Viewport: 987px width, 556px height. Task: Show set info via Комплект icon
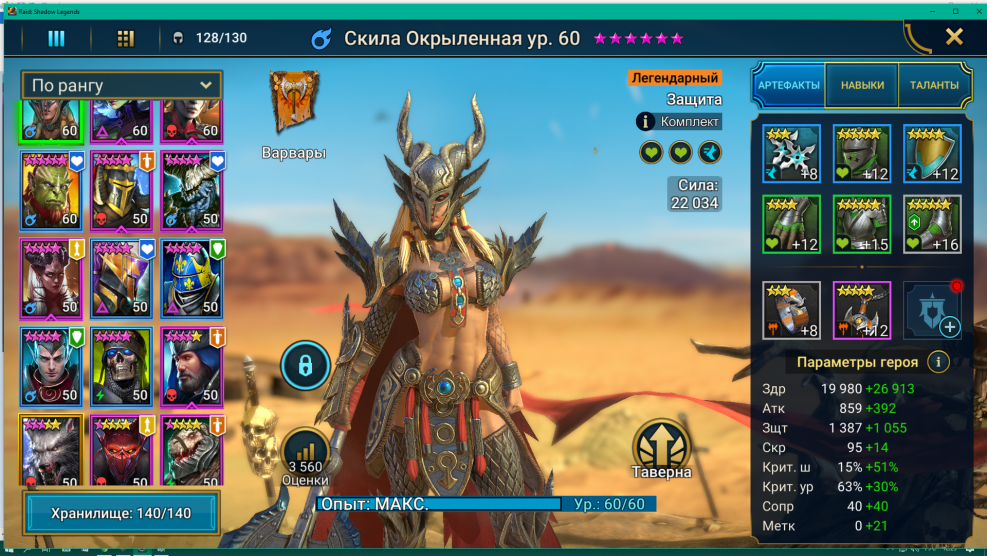[x=646, y=122]
